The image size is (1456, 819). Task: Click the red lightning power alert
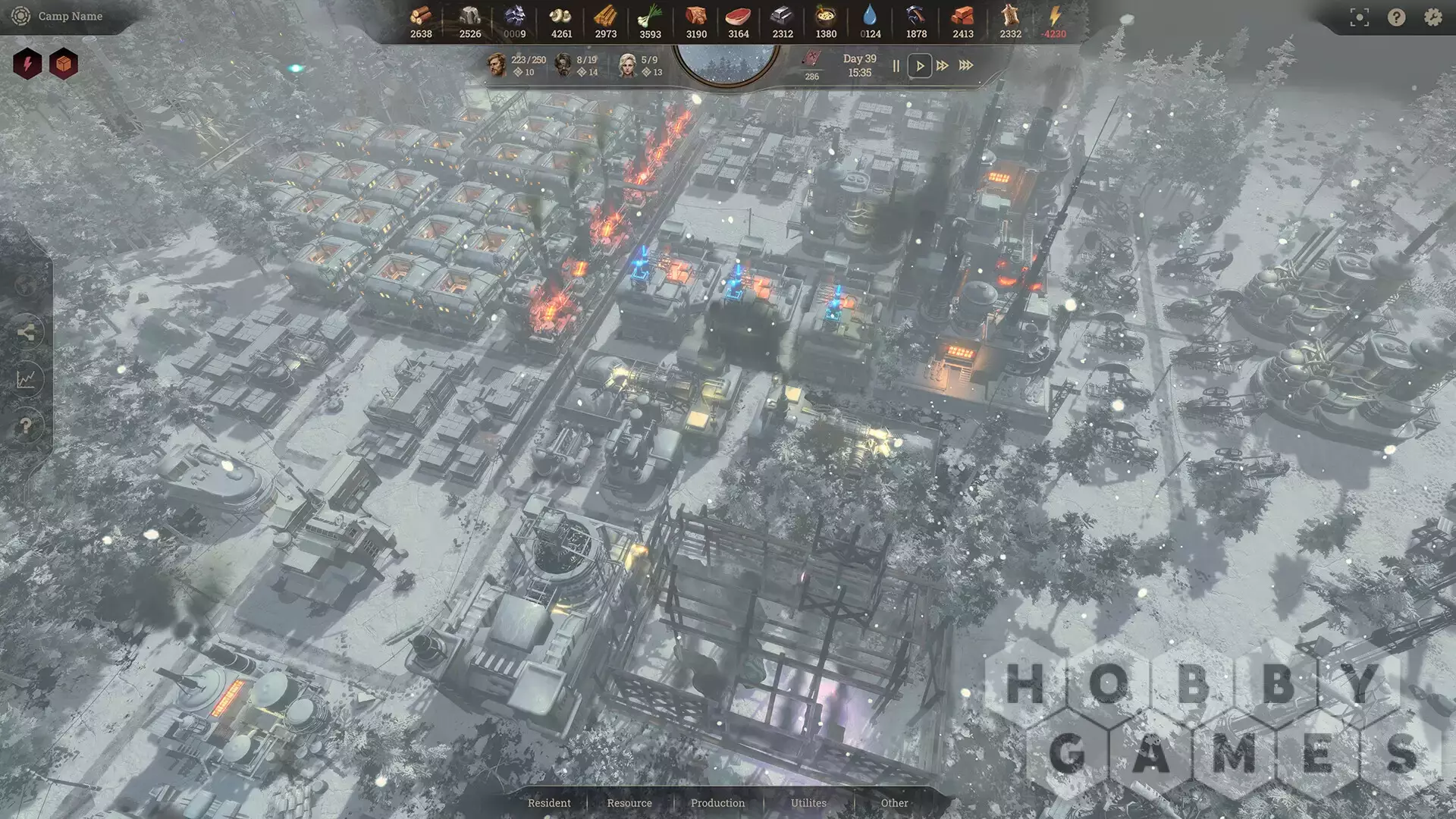(27, 64)
